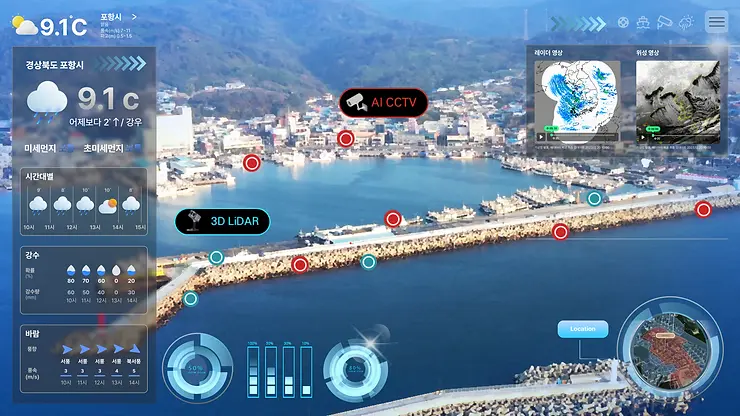
Task: Expand the 포항시 location arrow
Action: pyautogui.click(x=135, y=17)
